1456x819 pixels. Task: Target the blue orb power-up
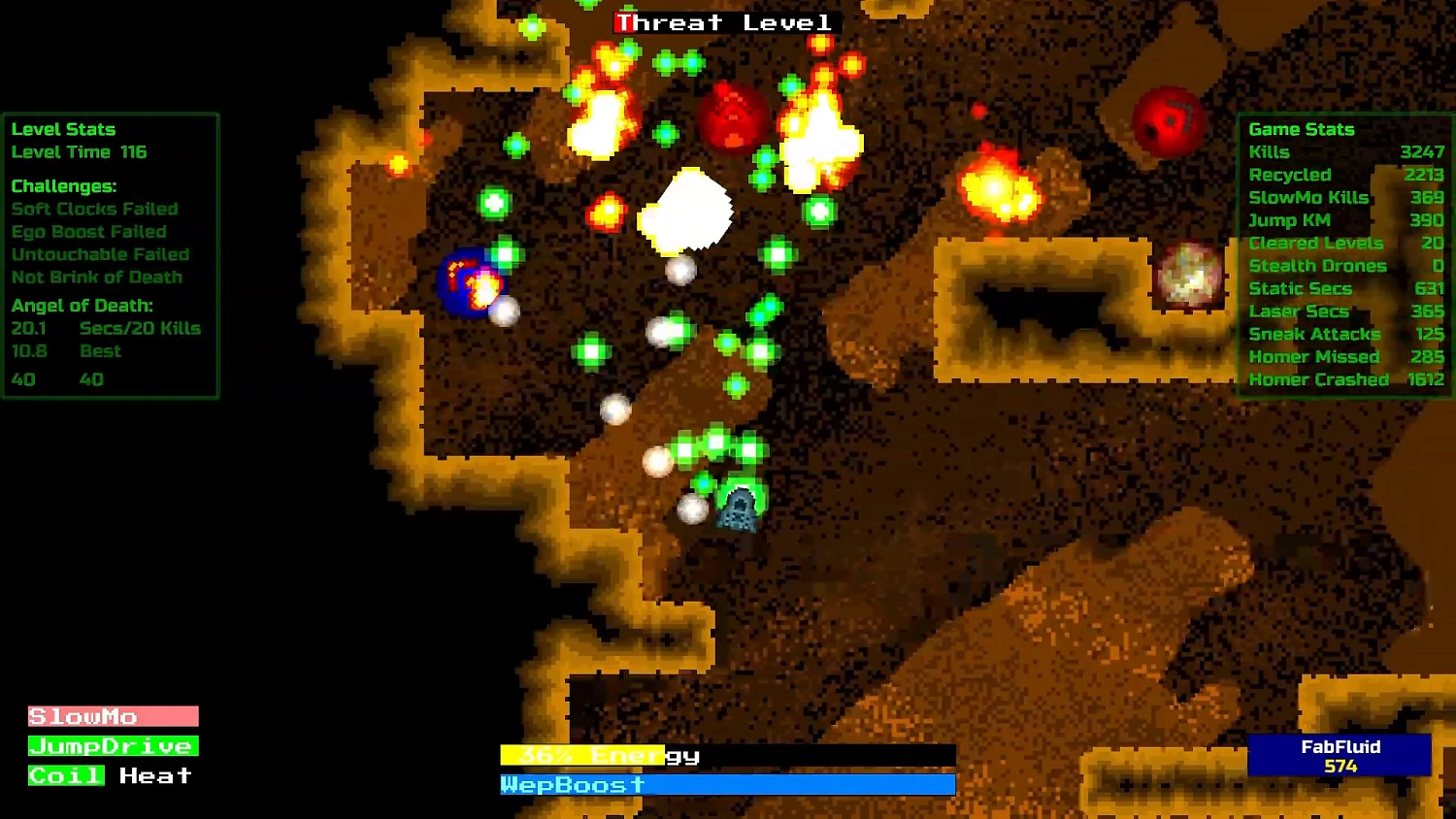coord(464,282)
